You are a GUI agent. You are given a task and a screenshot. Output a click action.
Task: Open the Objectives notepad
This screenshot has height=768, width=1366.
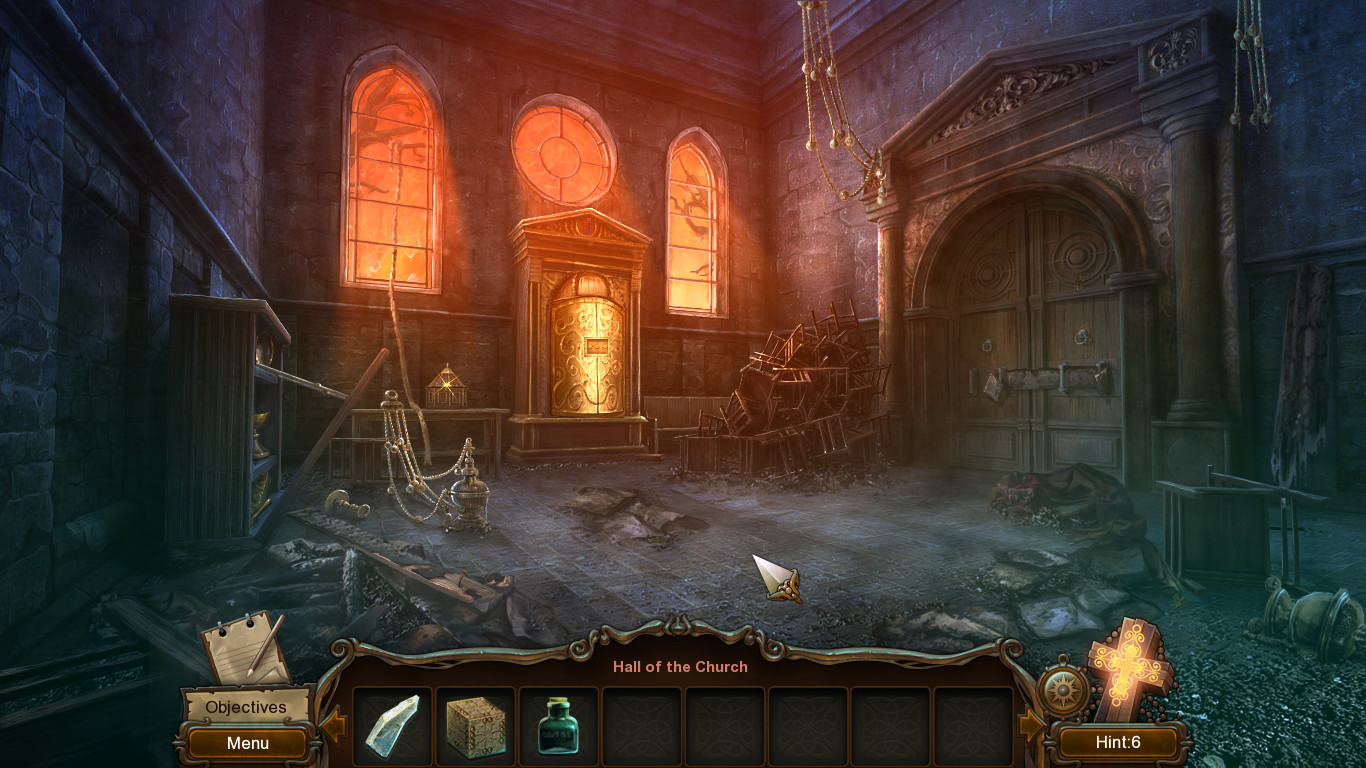click(x=240, y=650)
